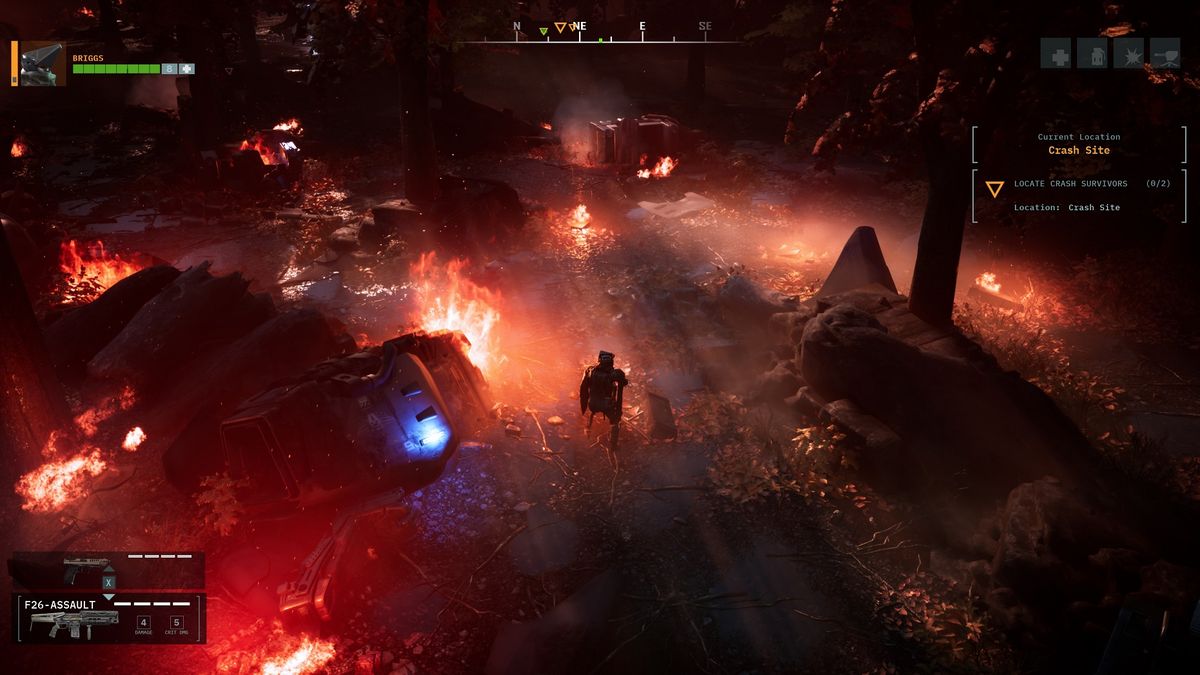Open the Locate Crash Survivors objective
The height and width of the screenshot is (675, 1200).
coord(1079,195)
